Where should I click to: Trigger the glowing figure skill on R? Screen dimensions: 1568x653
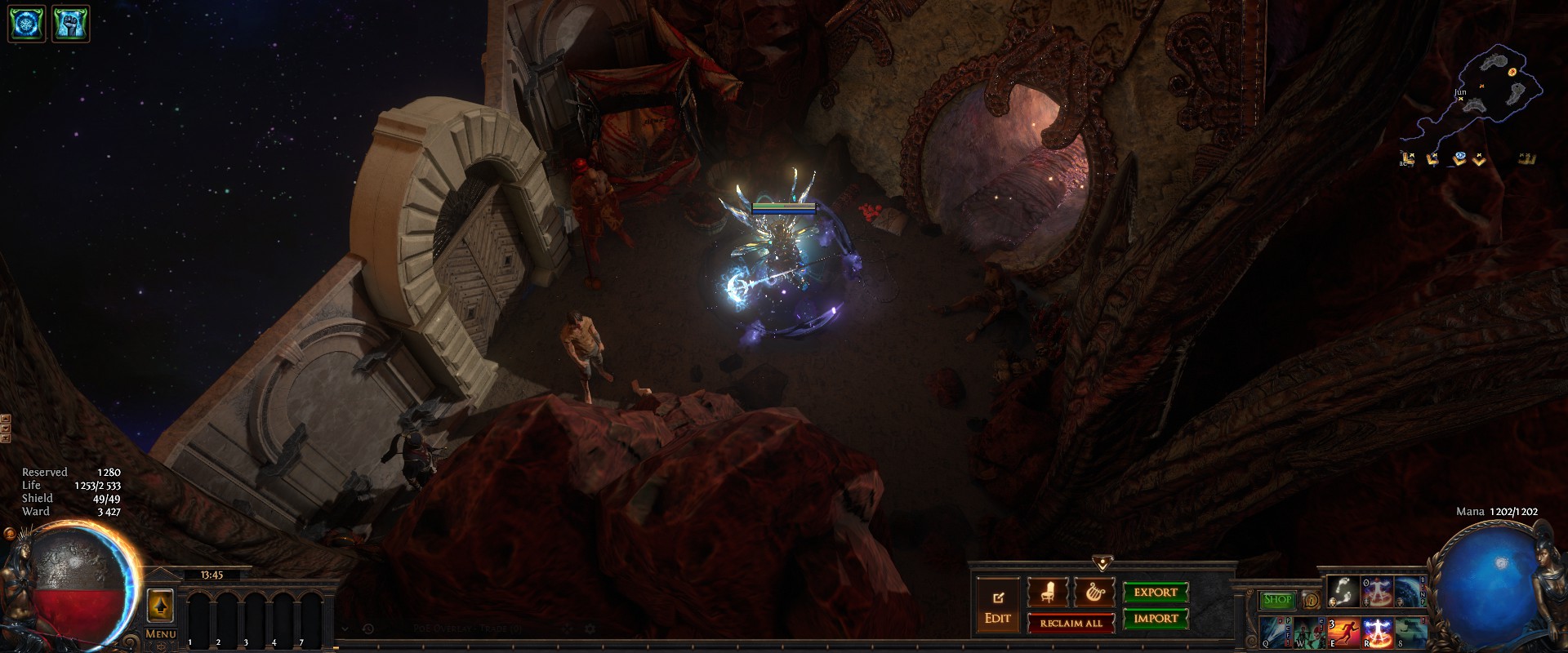[1378, 632]
